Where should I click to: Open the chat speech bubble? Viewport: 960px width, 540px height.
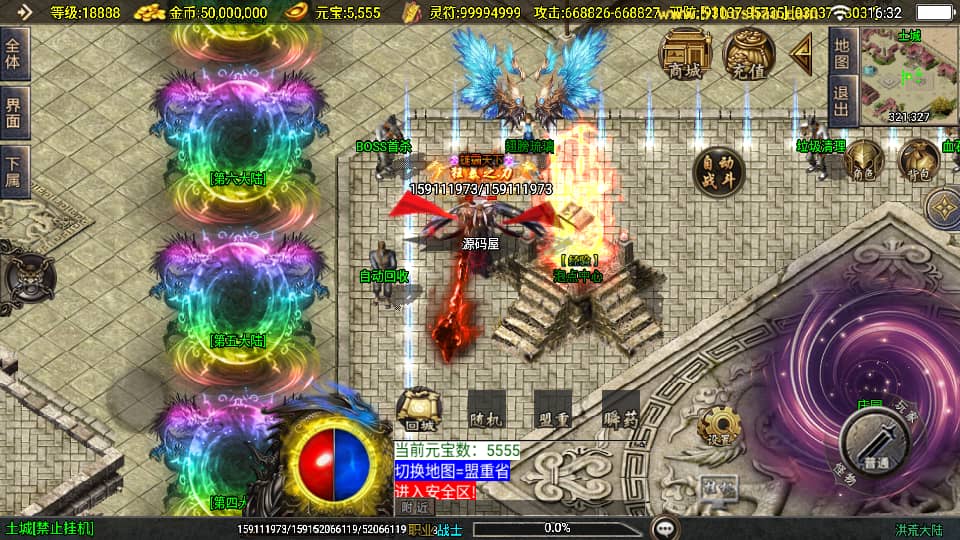663,527
